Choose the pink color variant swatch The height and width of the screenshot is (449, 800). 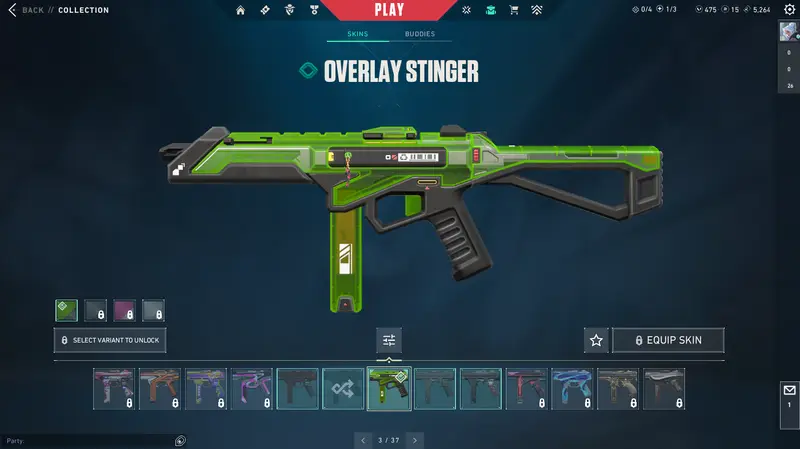tap(124, 311)
